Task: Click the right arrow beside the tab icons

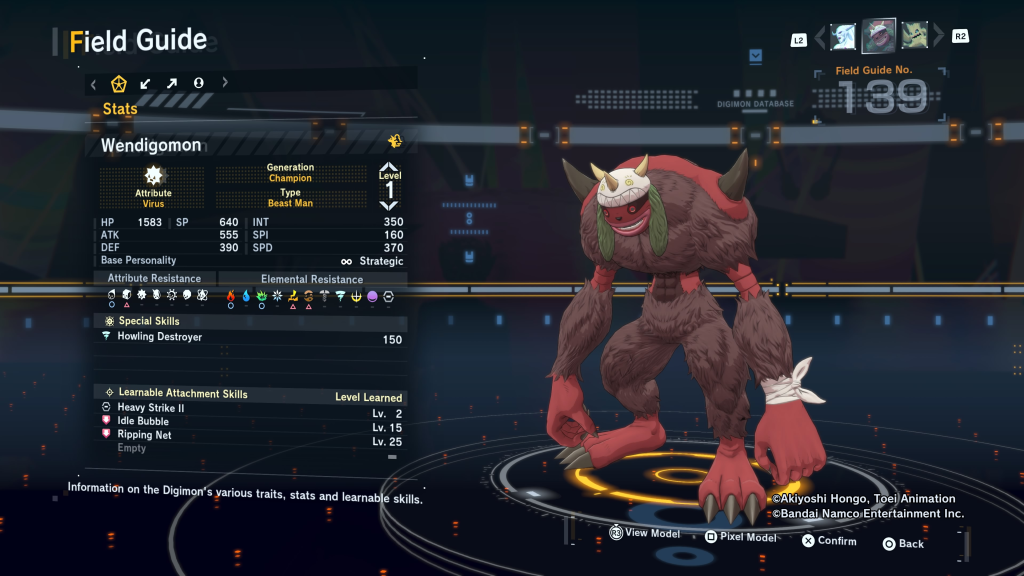Action: click(x=224, y=83)
